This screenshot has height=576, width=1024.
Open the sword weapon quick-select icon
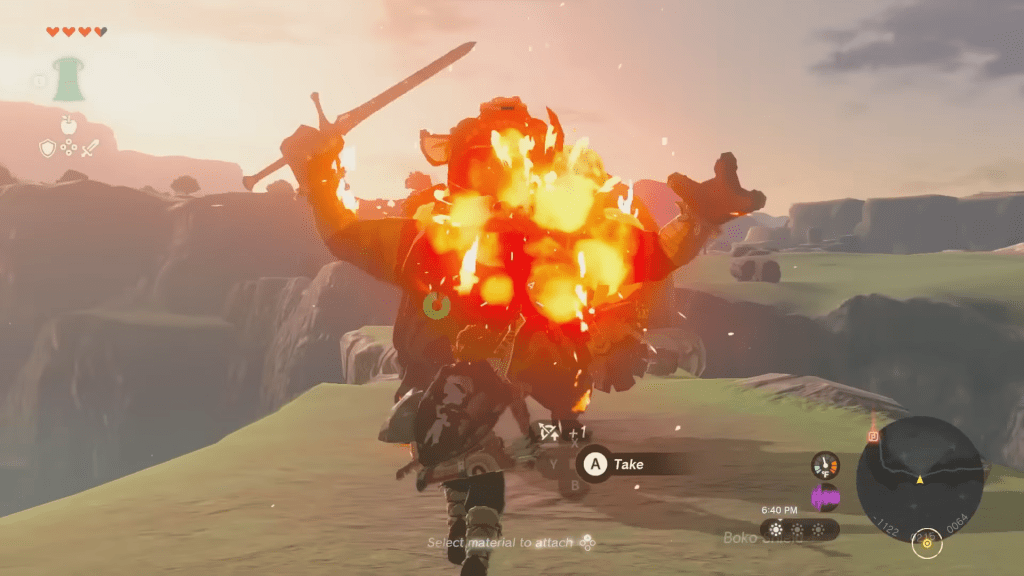pyautogui.click(x=90, y=148)
